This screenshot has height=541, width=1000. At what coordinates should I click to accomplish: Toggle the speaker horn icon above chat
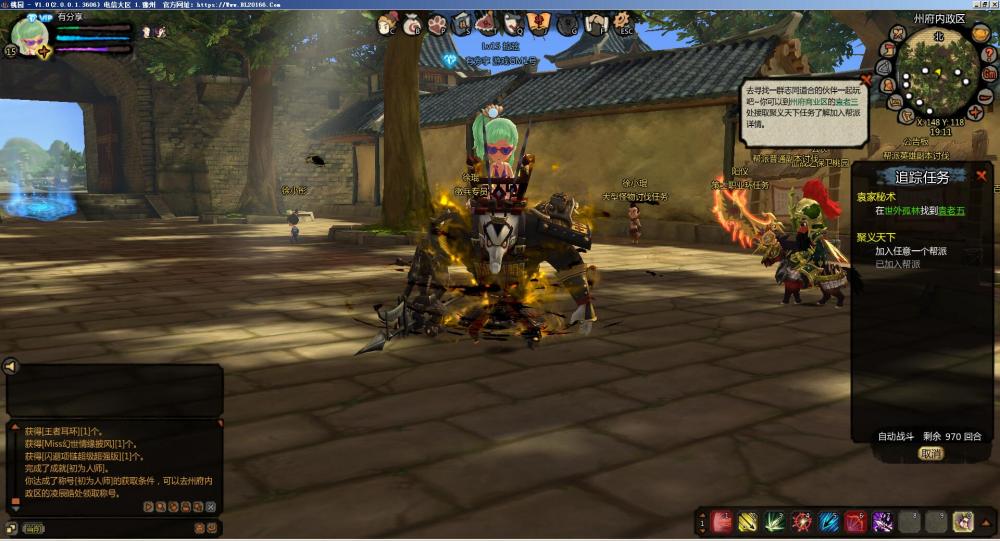tap(11, 366)
